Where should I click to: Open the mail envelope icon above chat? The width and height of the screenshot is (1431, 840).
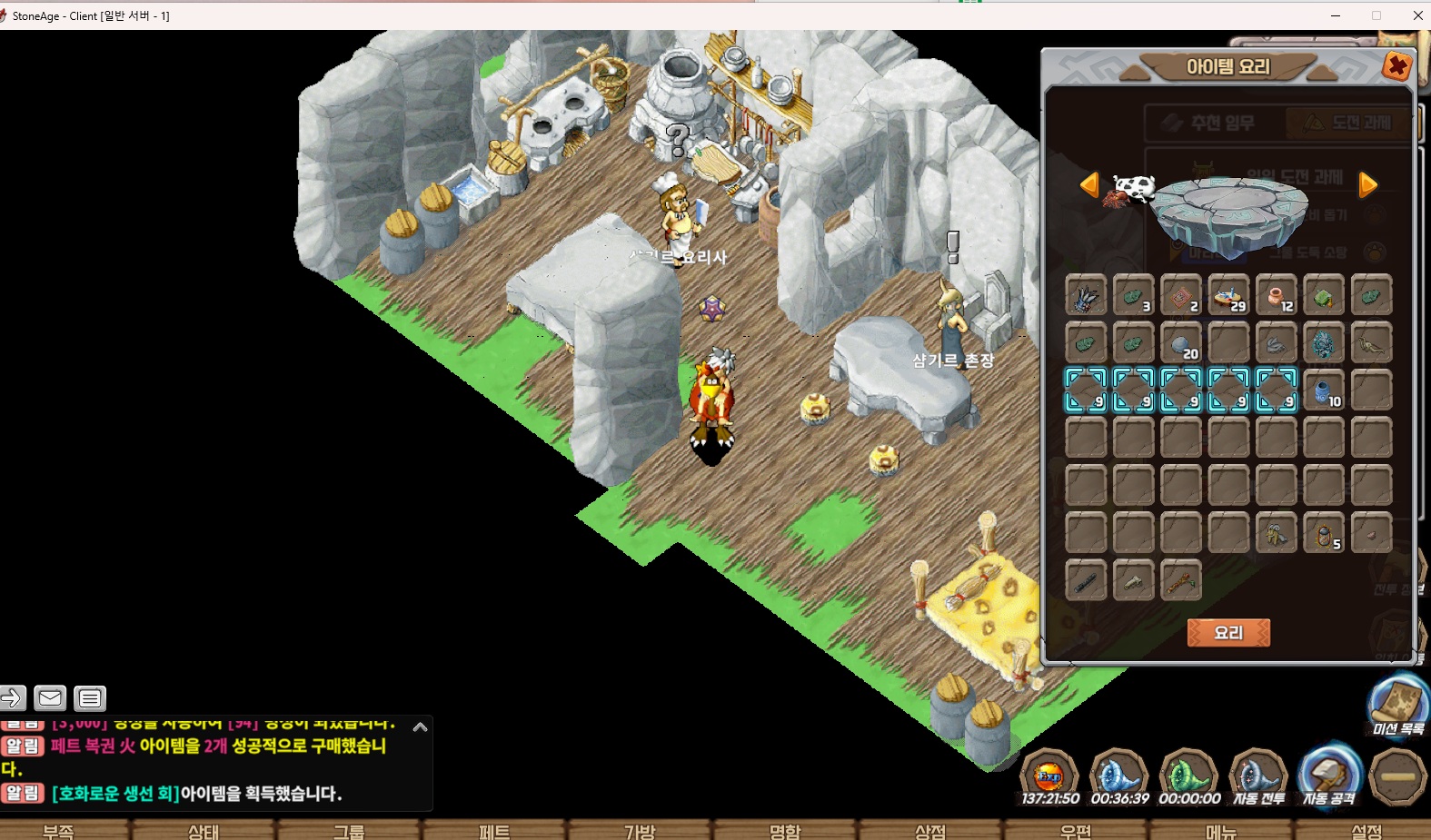(x=50, y=697)
